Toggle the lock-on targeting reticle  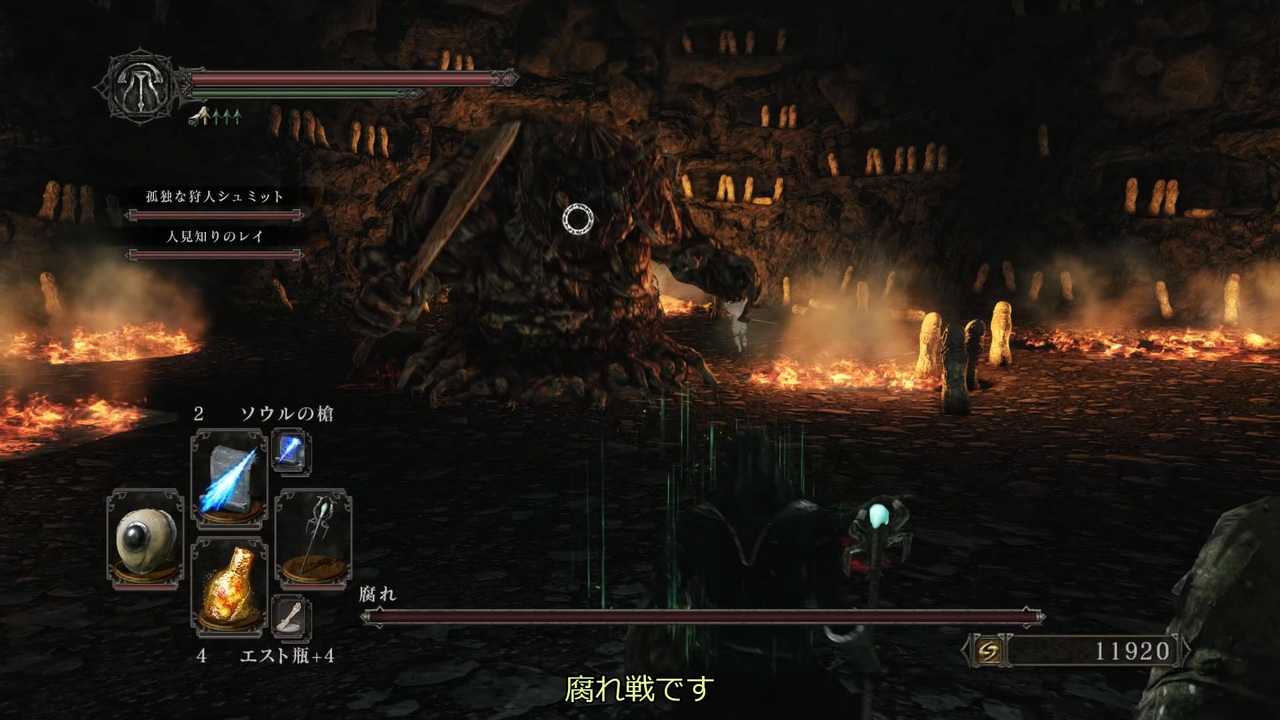(578, 218)
